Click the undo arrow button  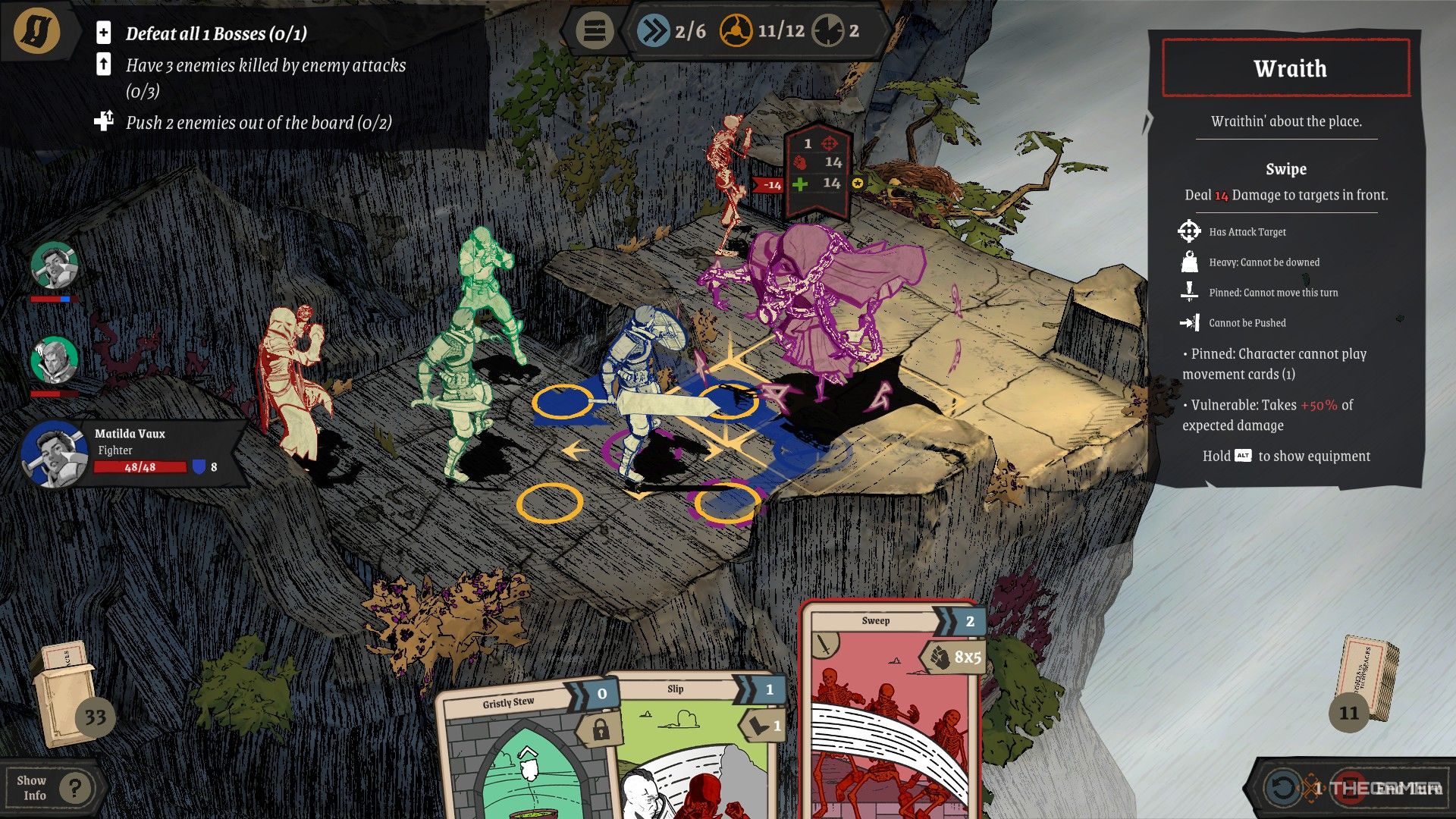click(1282, 788)
